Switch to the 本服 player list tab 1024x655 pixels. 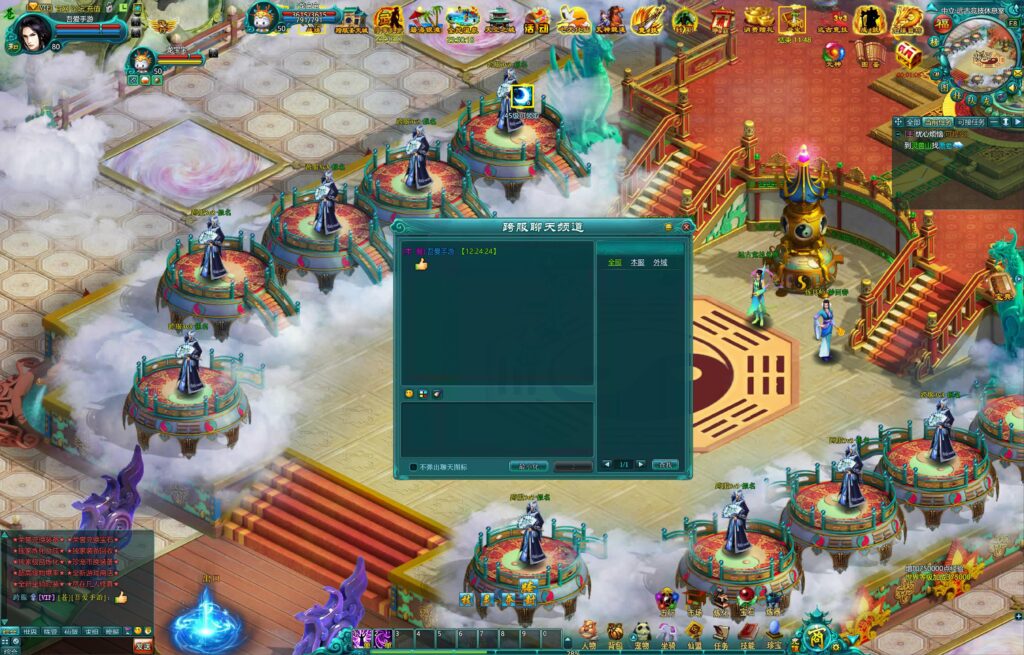click(637, 263)
